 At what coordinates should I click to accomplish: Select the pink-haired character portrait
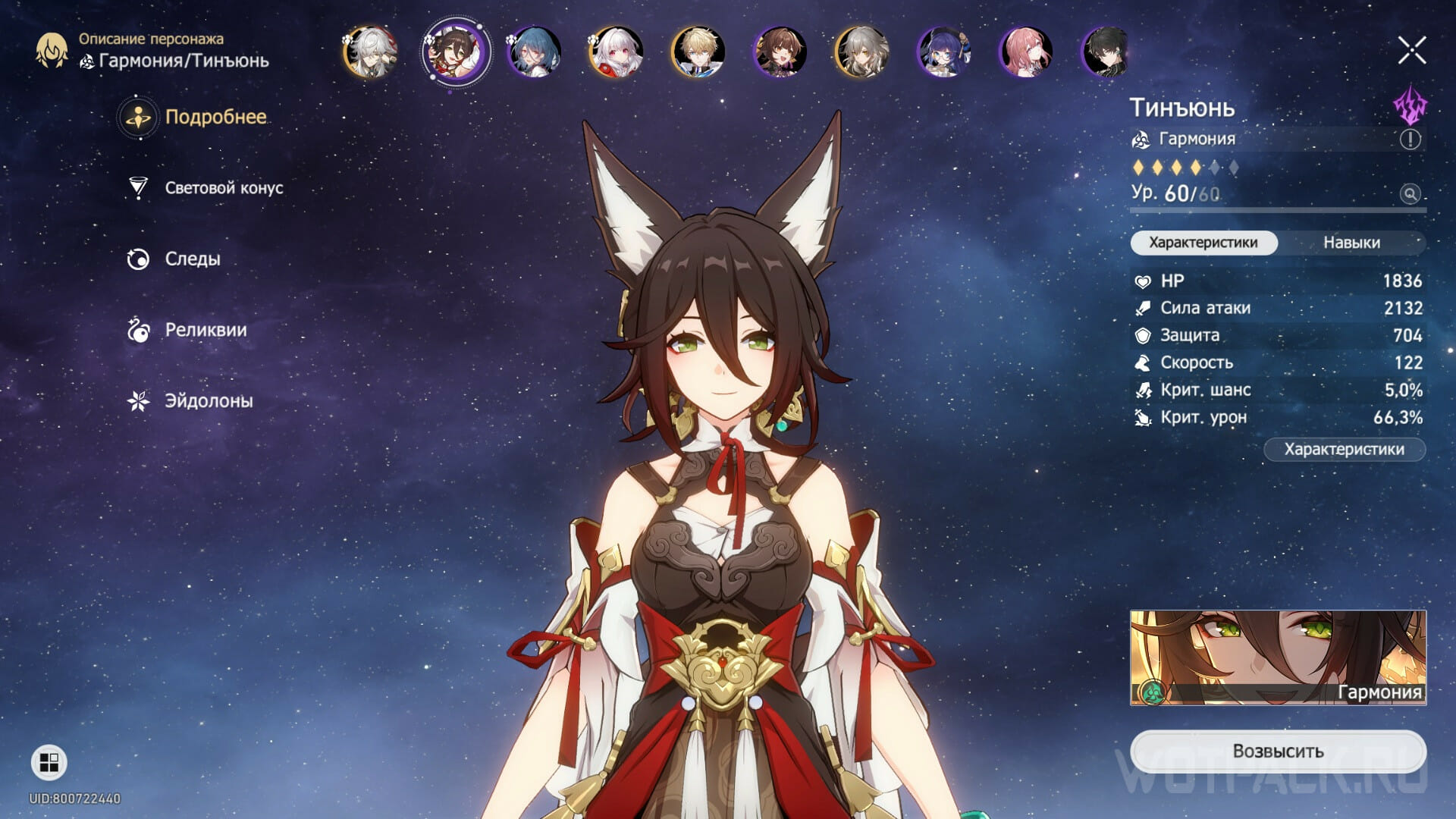click(1025, 52)
